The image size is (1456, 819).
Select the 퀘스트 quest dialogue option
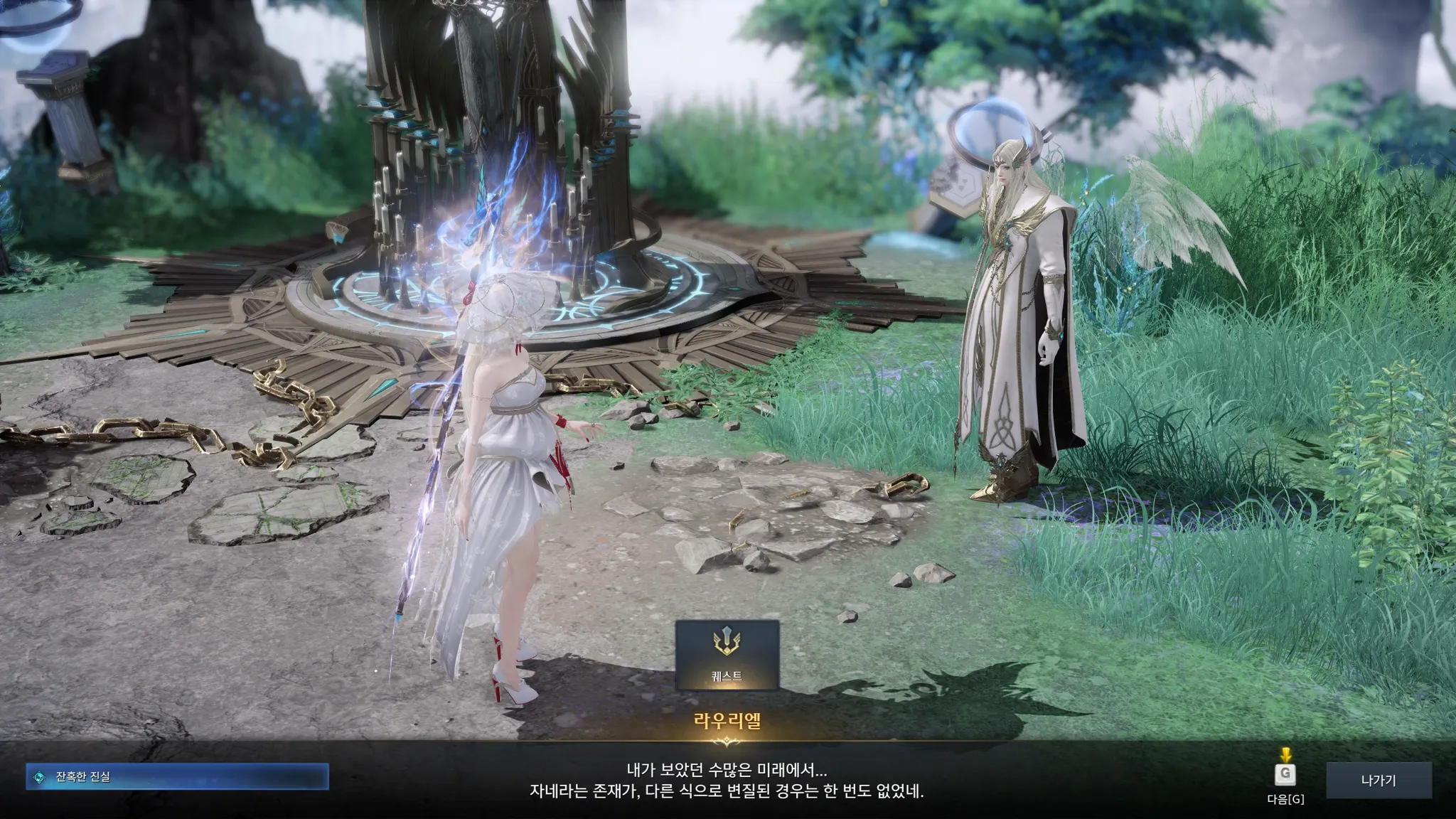tap(727, 655)
